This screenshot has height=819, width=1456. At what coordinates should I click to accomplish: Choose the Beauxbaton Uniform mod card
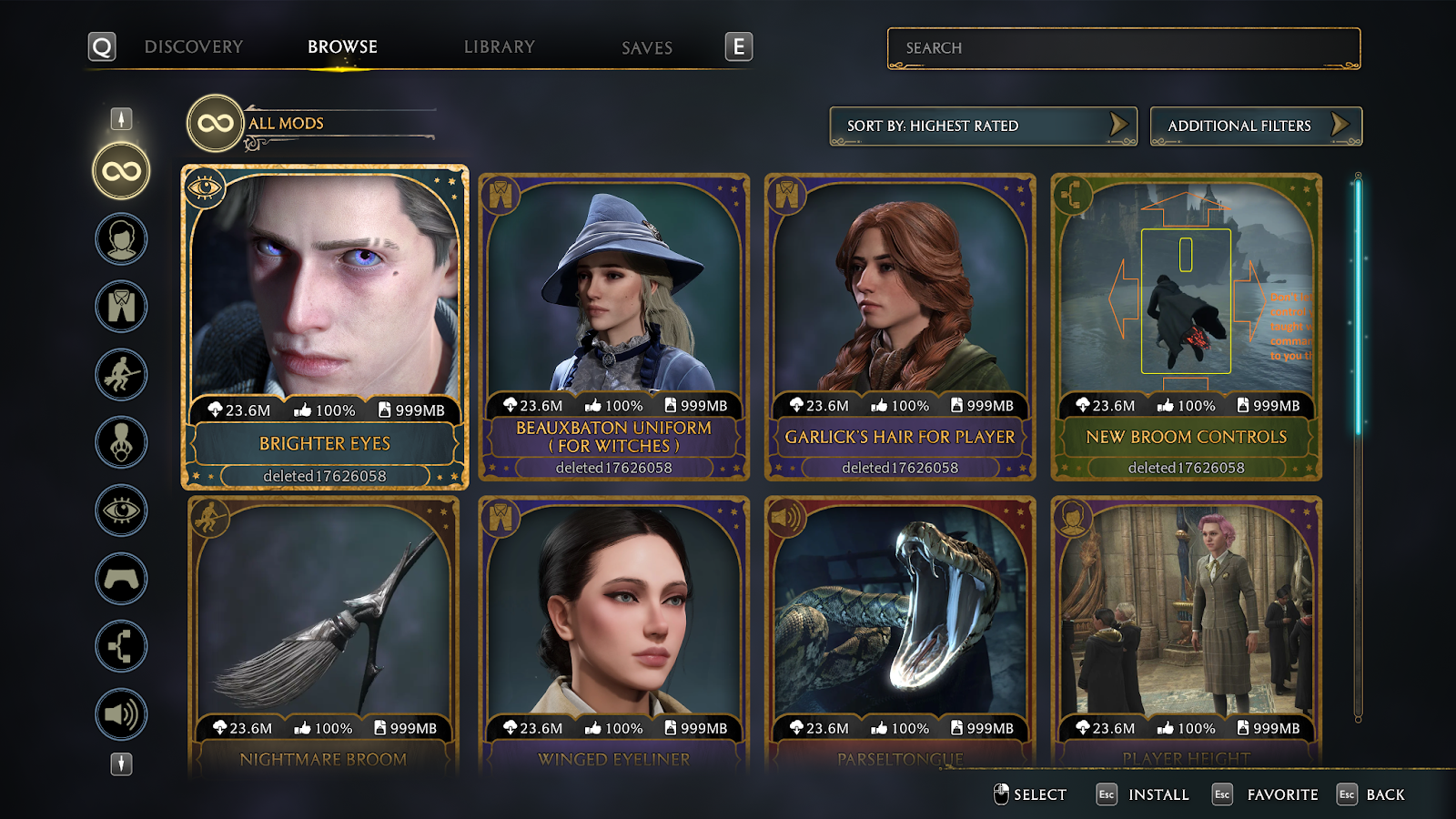(613, 328)
